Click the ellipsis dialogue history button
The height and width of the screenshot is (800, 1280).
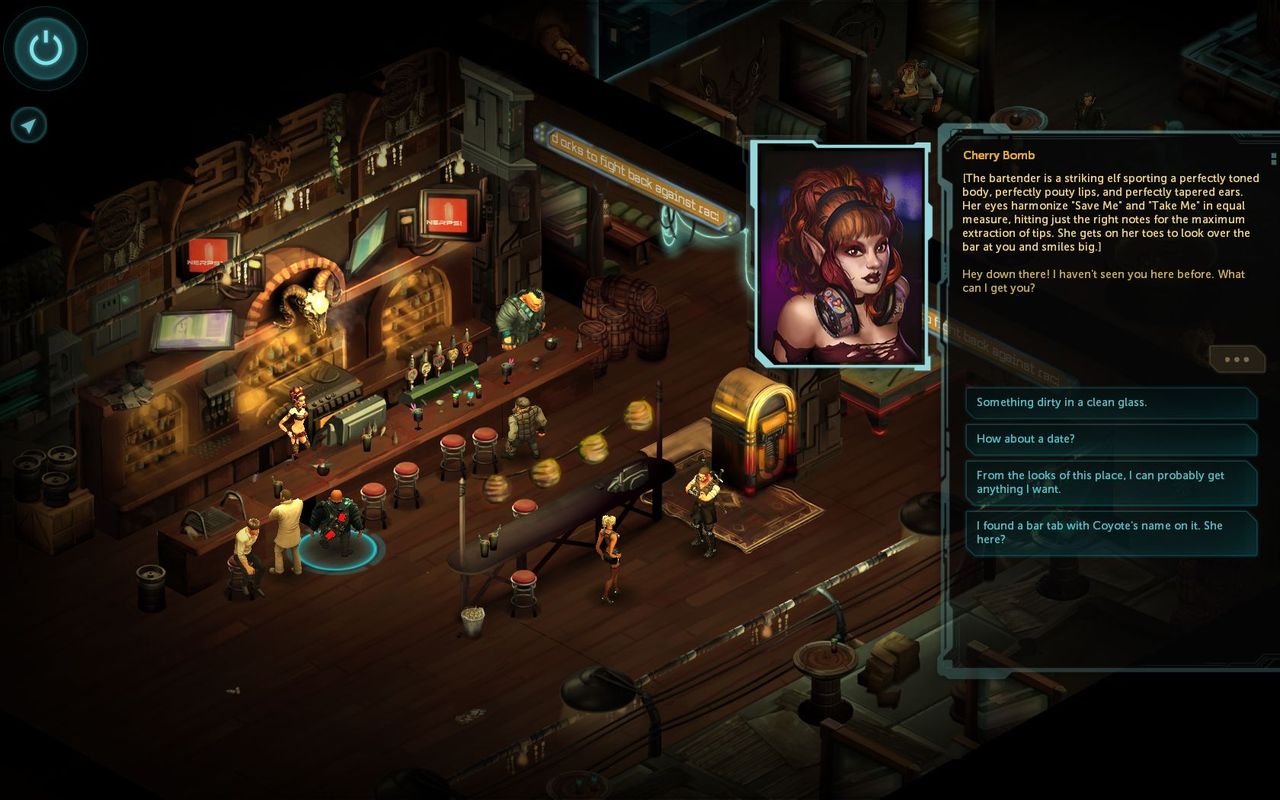(1236, 359)
